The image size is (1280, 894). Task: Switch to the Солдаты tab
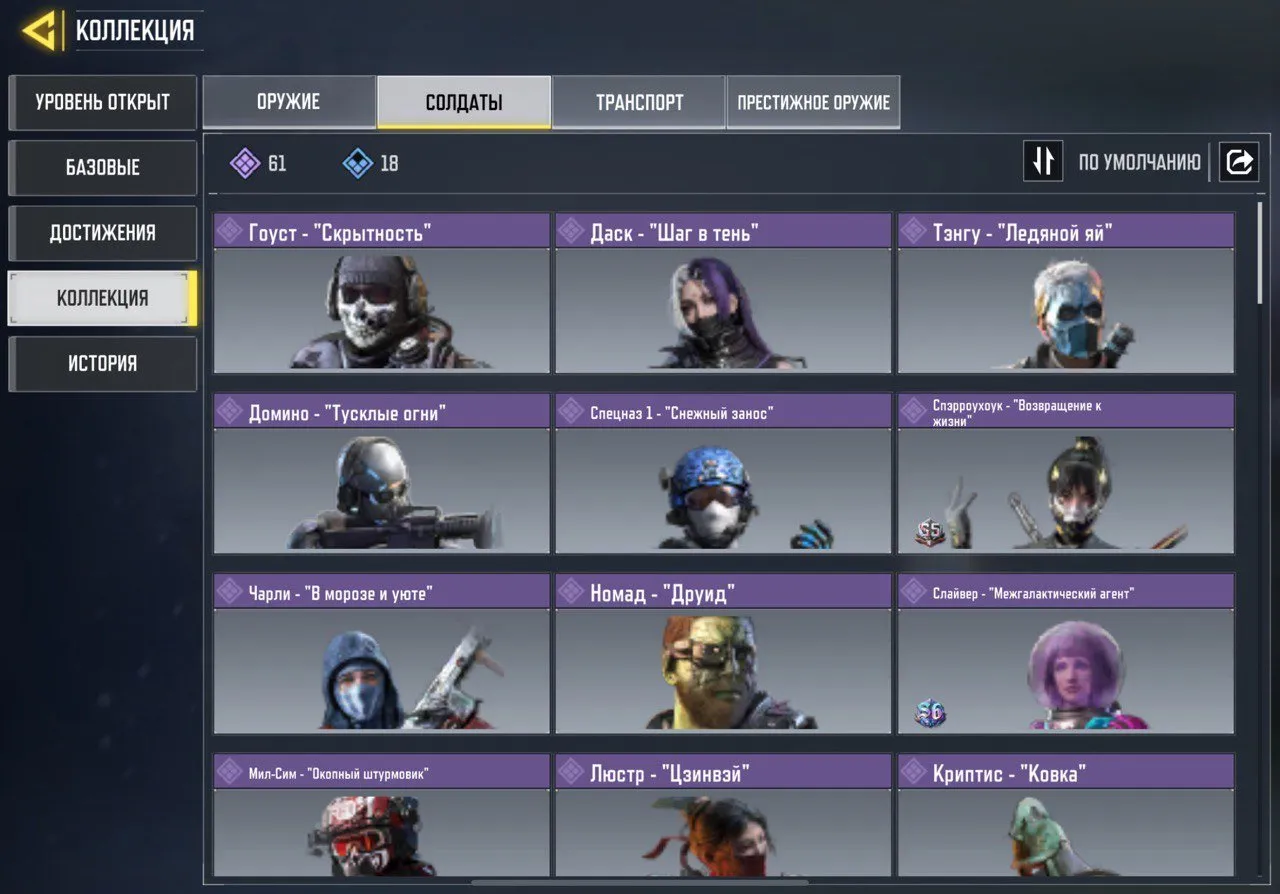pos(463,101)
